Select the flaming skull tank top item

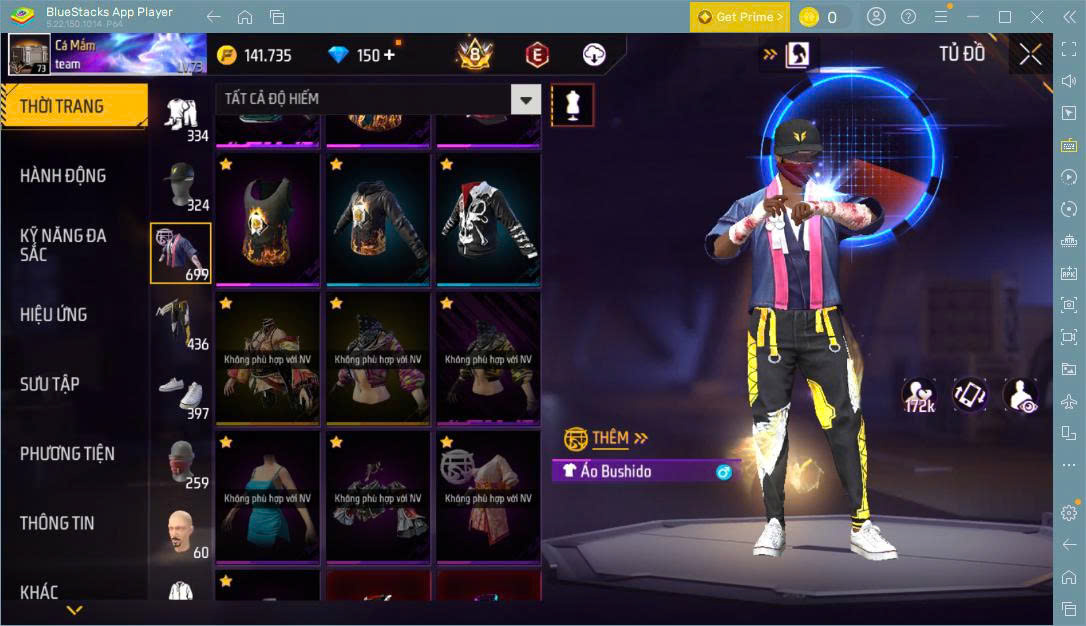coord(268,218)
